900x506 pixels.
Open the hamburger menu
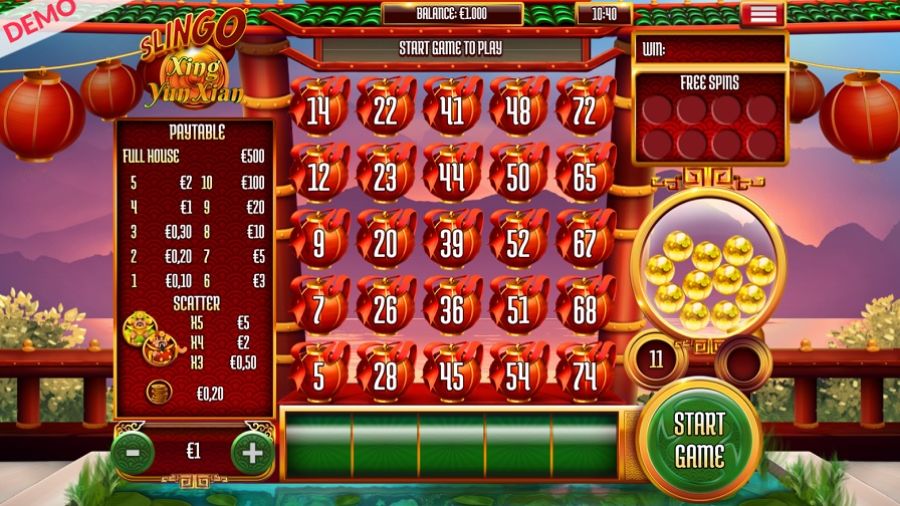(x=763, y=14)
